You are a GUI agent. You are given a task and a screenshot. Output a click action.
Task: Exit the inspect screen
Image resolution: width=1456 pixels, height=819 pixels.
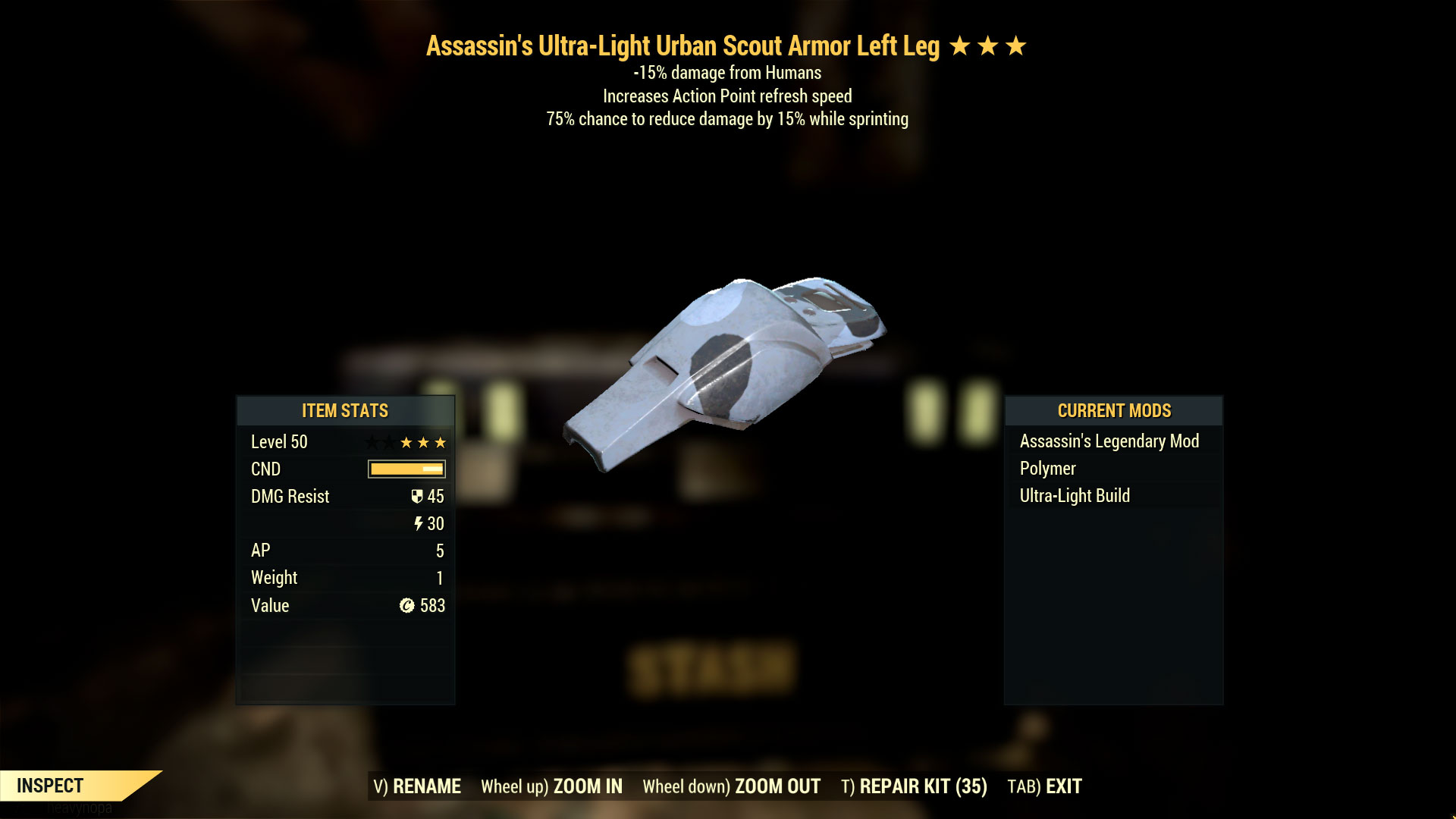[x=1044, y=786]
